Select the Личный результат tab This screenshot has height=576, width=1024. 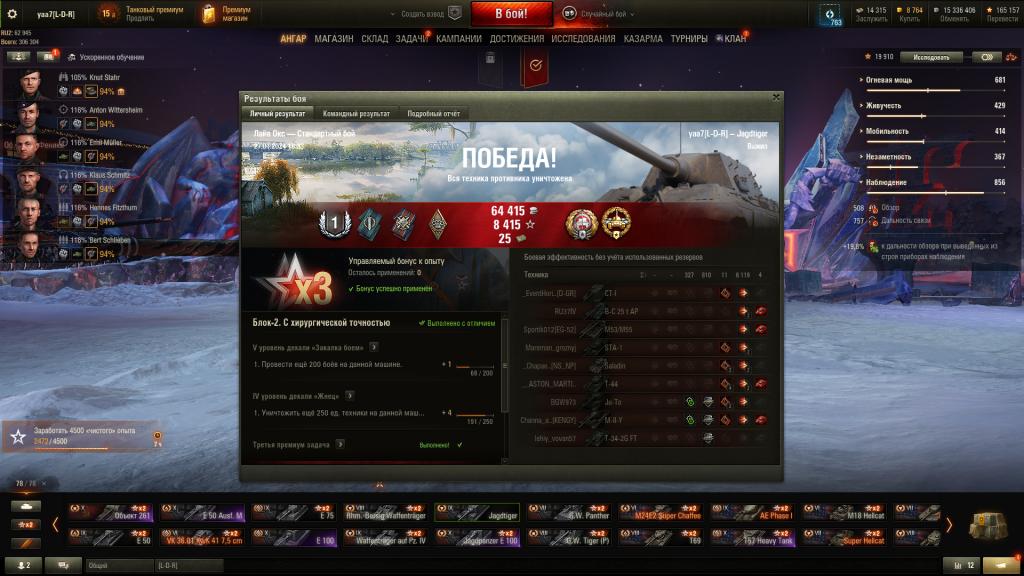click(277, 114)
